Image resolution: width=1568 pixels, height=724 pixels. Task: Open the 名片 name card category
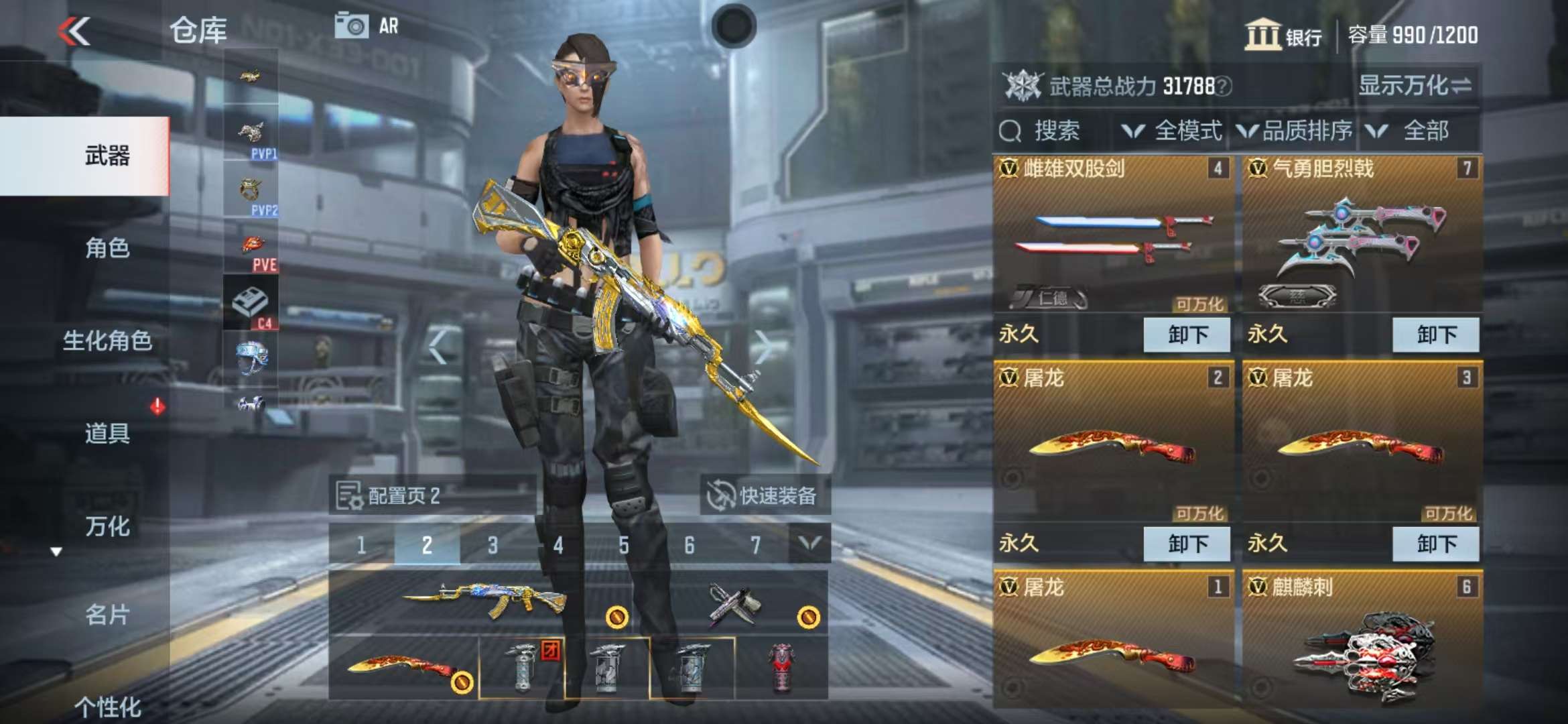(x=107, y=614)
